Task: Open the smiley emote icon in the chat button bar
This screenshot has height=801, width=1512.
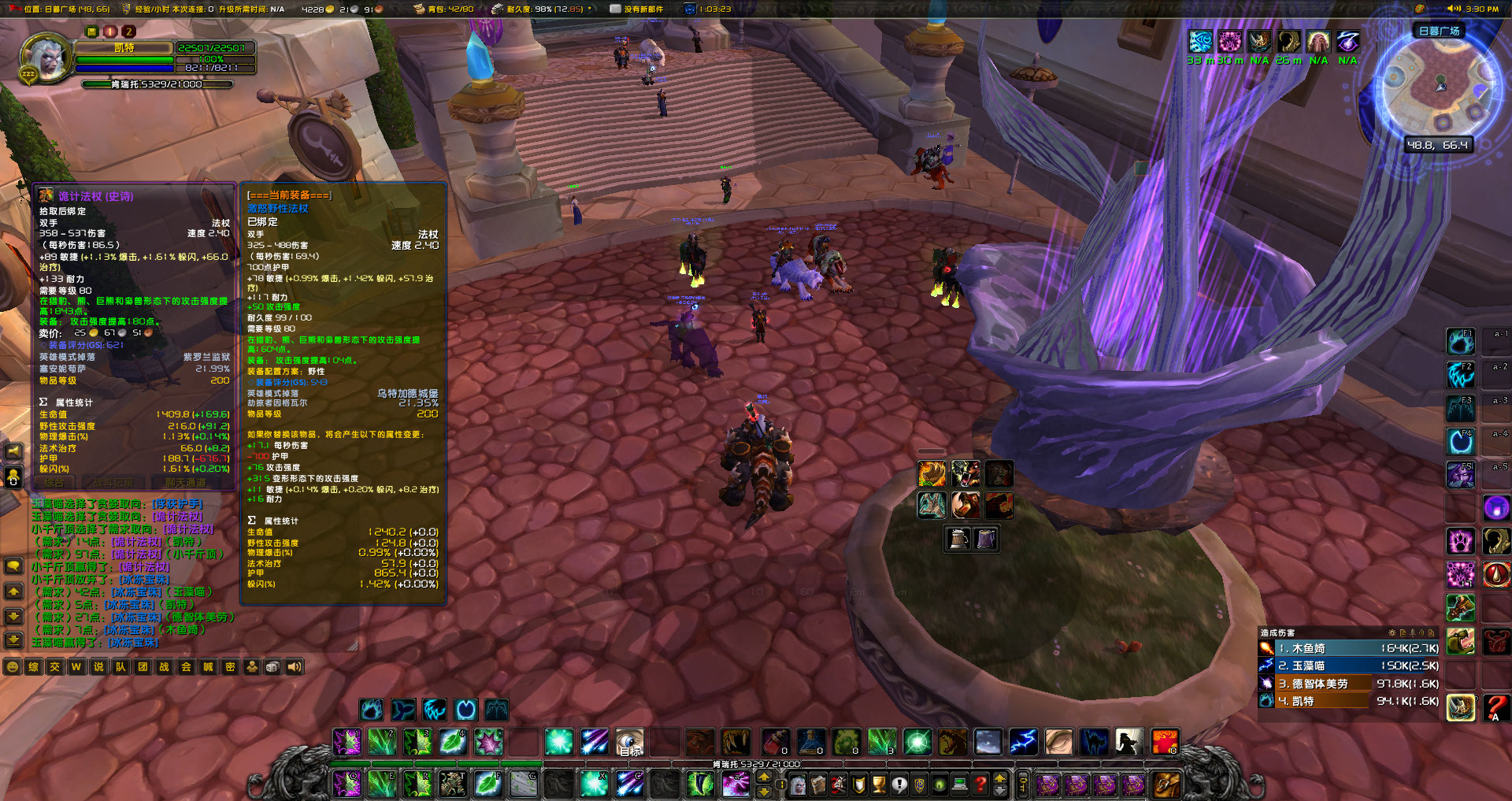Action: click(x=13, y=666)
